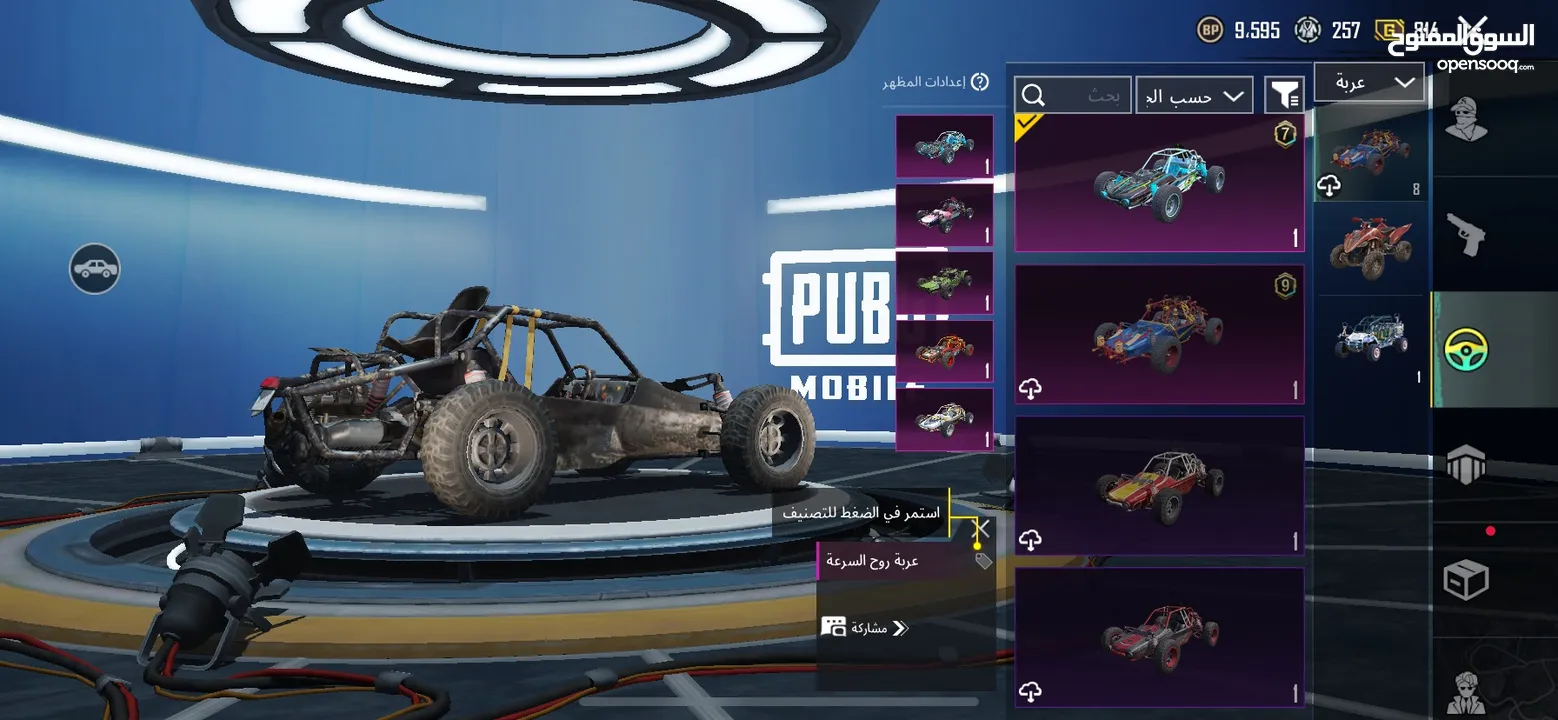Pick the dark red buggy skin card

point(1159,637)
